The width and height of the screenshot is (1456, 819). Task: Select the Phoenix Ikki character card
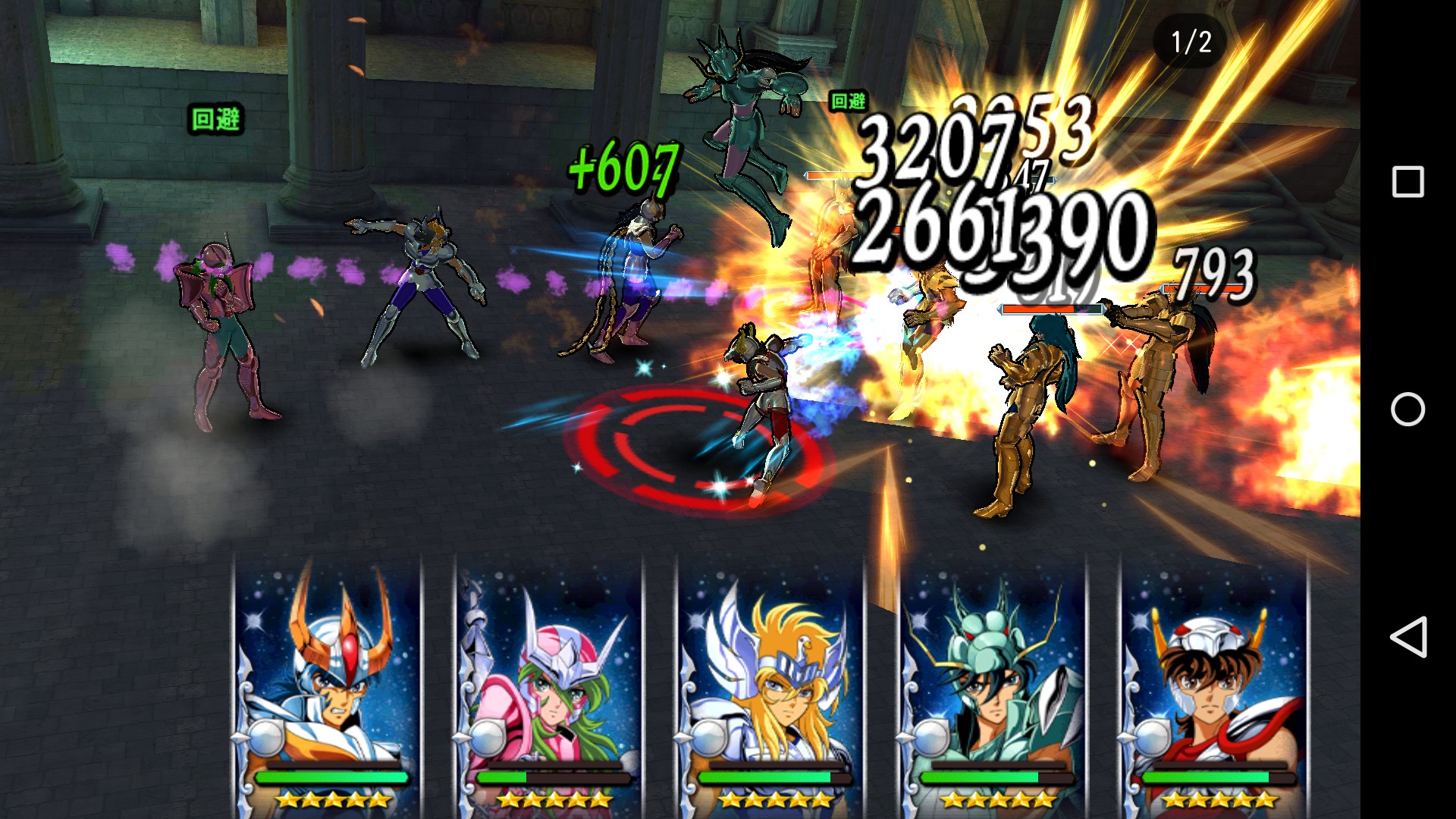click(328, 682)
